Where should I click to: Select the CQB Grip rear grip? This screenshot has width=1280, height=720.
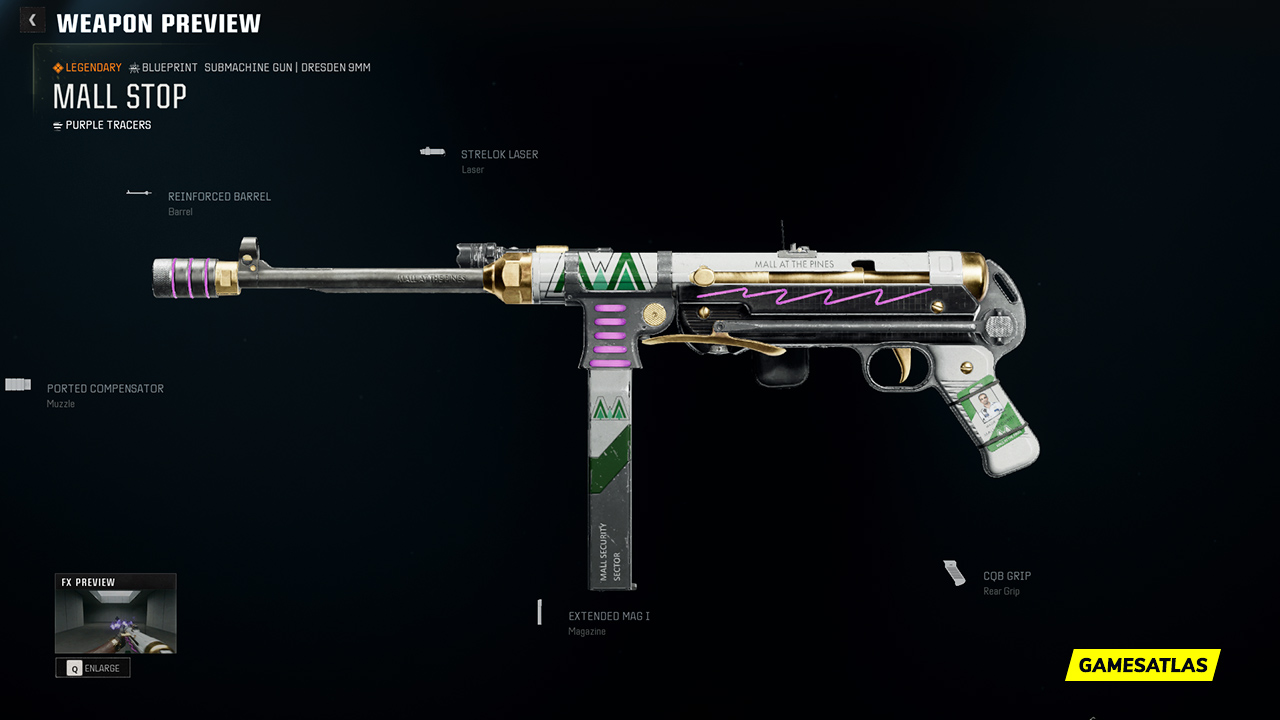(x=1006, y=577)
